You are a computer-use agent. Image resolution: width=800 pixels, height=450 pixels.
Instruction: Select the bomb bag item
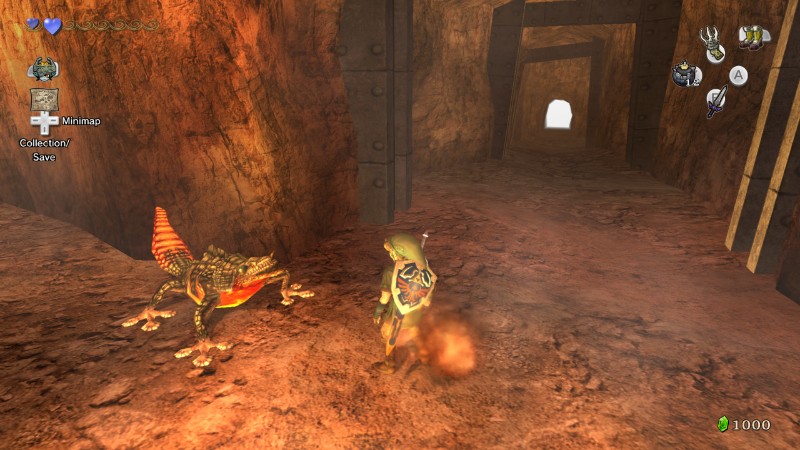686,75
